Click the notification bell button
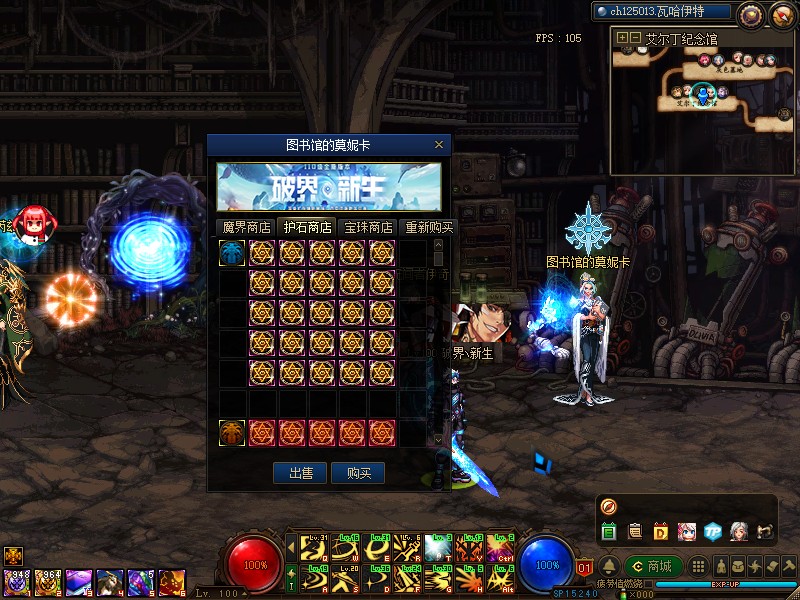 608,566
